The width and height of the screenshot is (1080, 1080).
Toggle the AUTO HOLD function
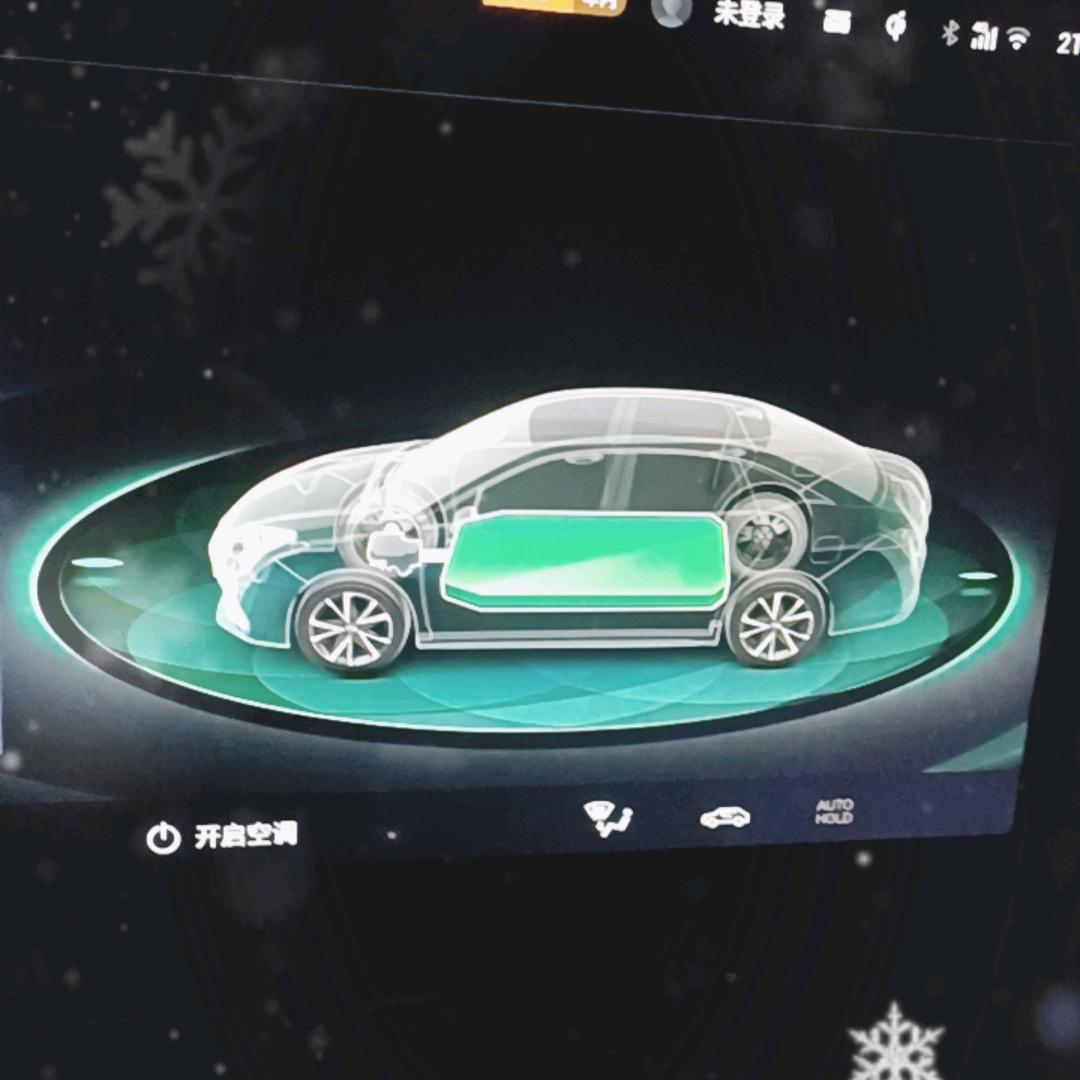pyautogui.click(x=834, y=811)
